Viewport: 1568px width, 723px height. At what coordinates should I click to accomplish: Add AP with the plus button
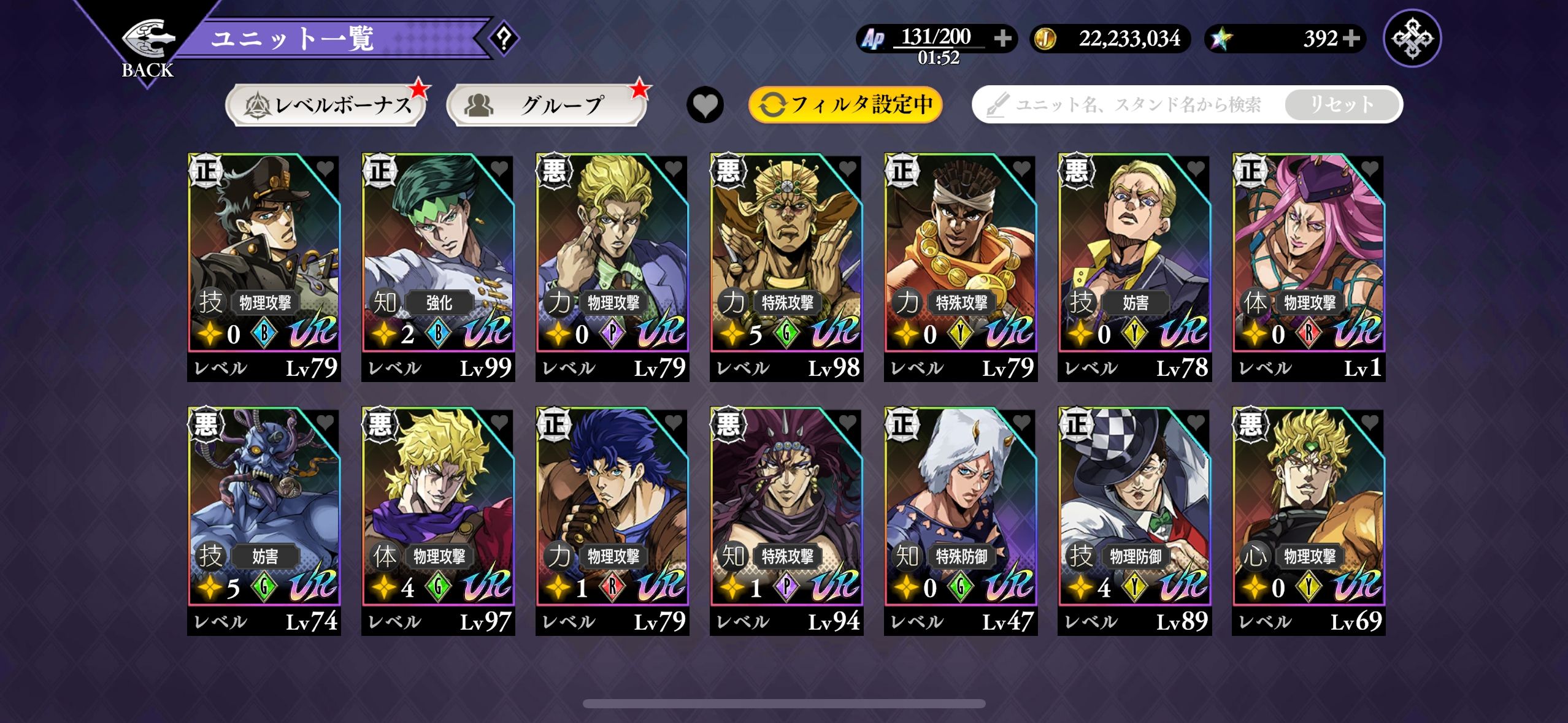click(x=1003, y=39)
